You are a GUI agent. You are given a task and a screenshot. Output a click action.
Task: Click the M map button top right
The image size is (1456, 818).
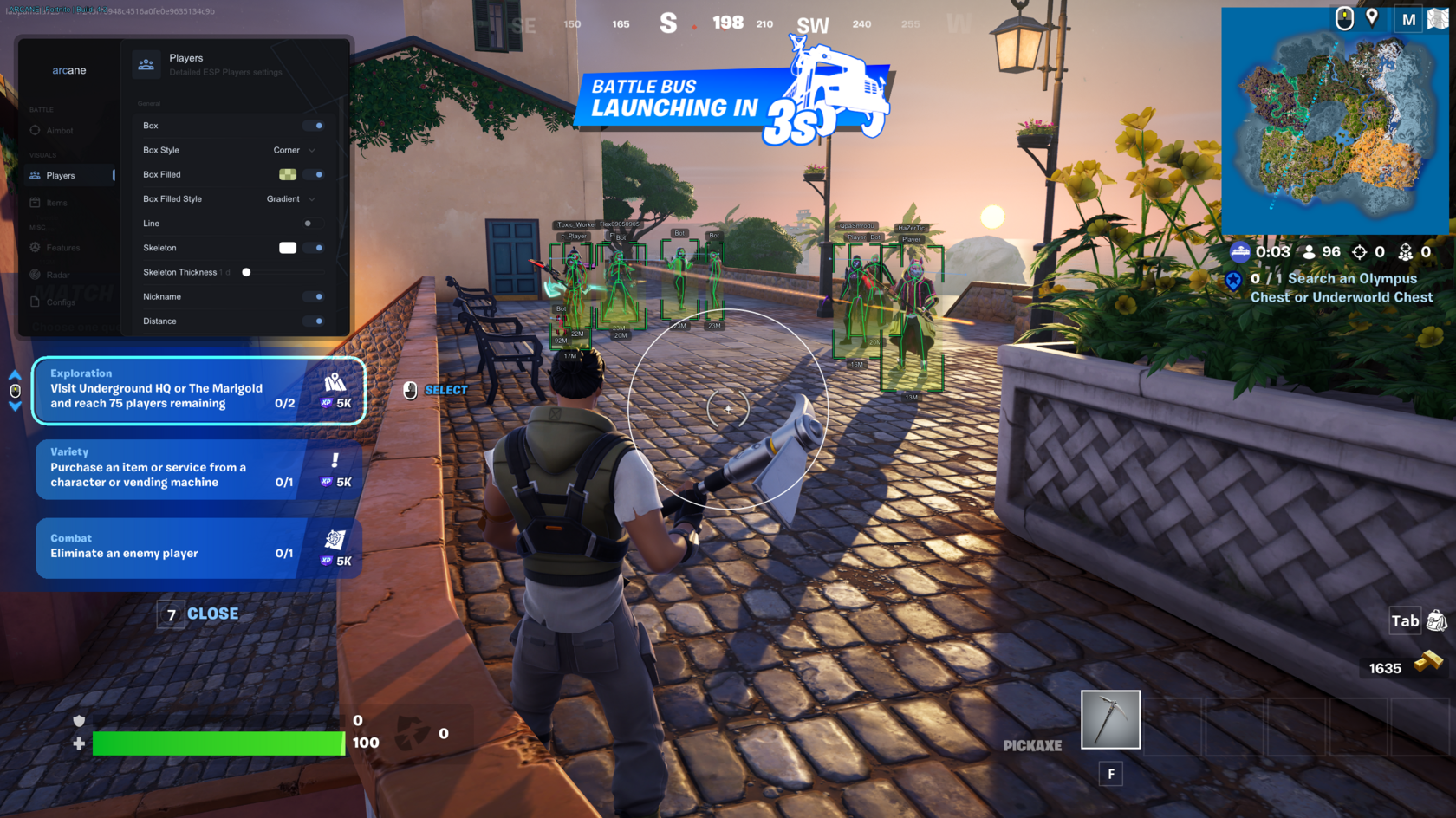click(1407, 18)
